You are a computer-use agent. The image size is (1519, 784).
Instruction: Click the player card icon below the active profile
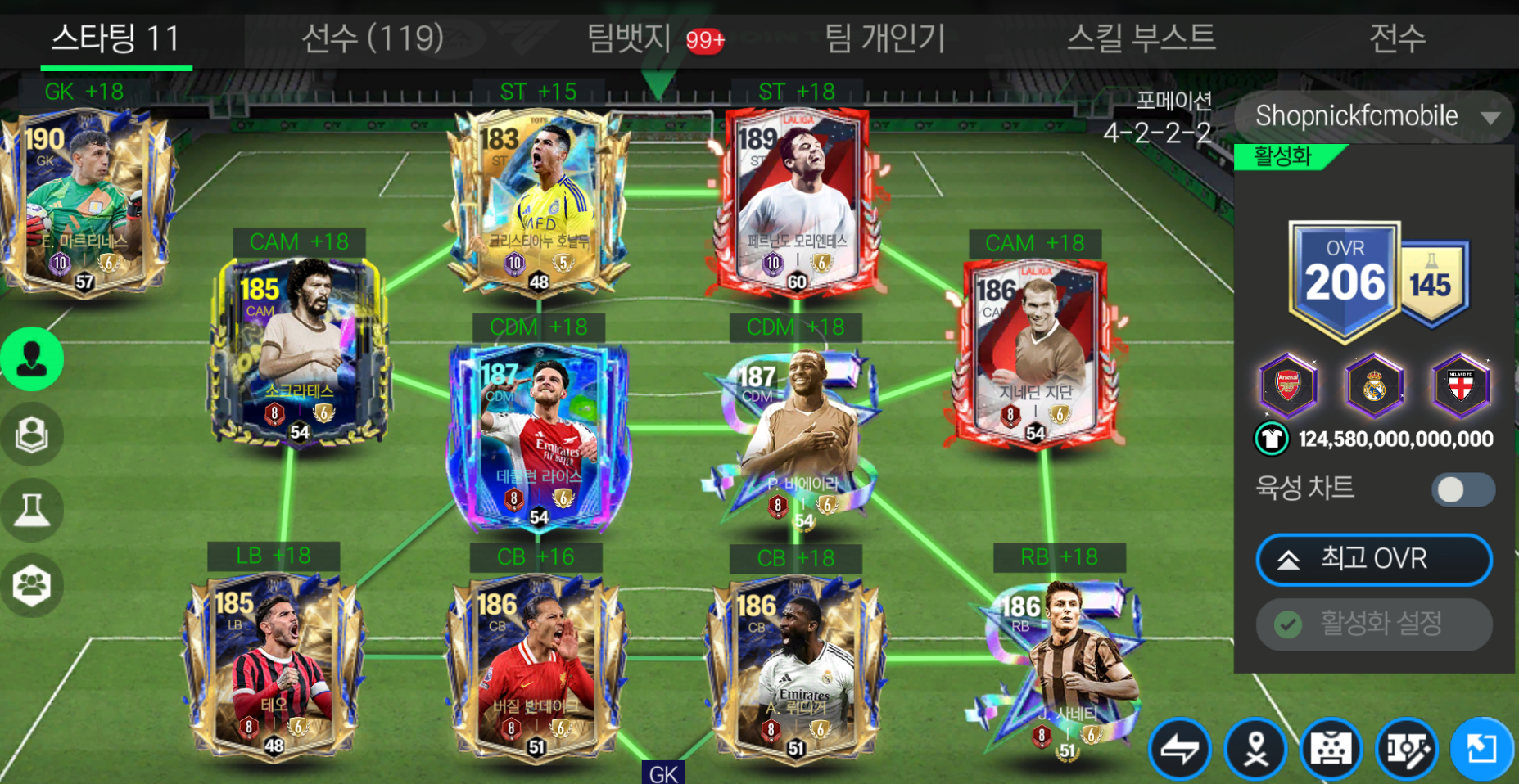point(32,435)
